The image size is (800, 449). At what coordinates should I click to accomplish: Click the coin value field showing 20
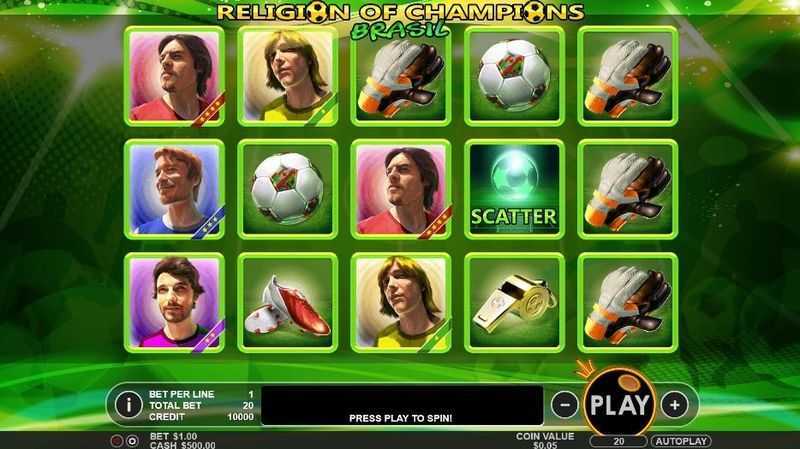pyautogui.click(x=617, y=441)
